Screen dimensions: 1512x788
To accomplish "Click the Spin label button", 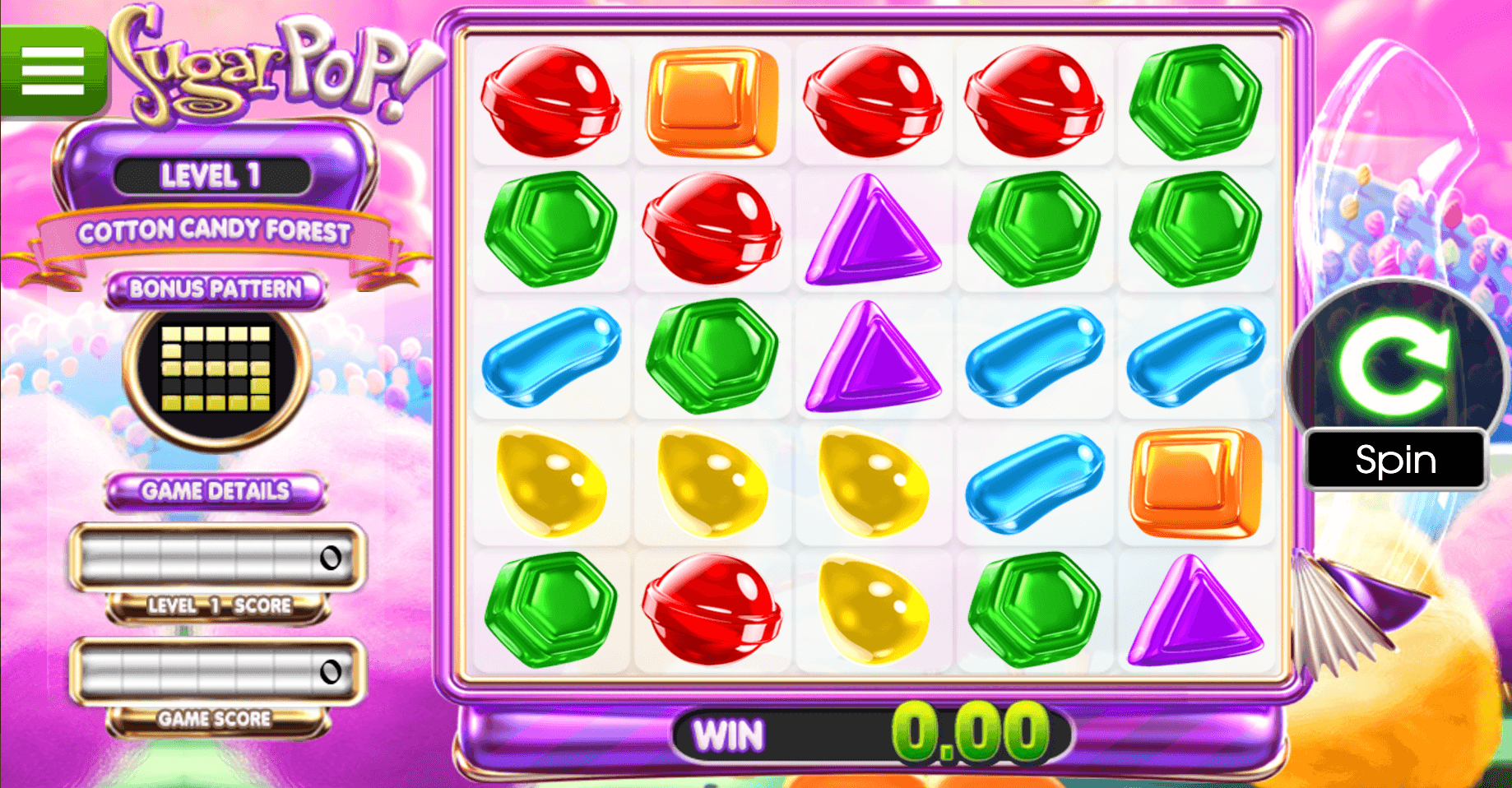I will (x=1395, y=459).
